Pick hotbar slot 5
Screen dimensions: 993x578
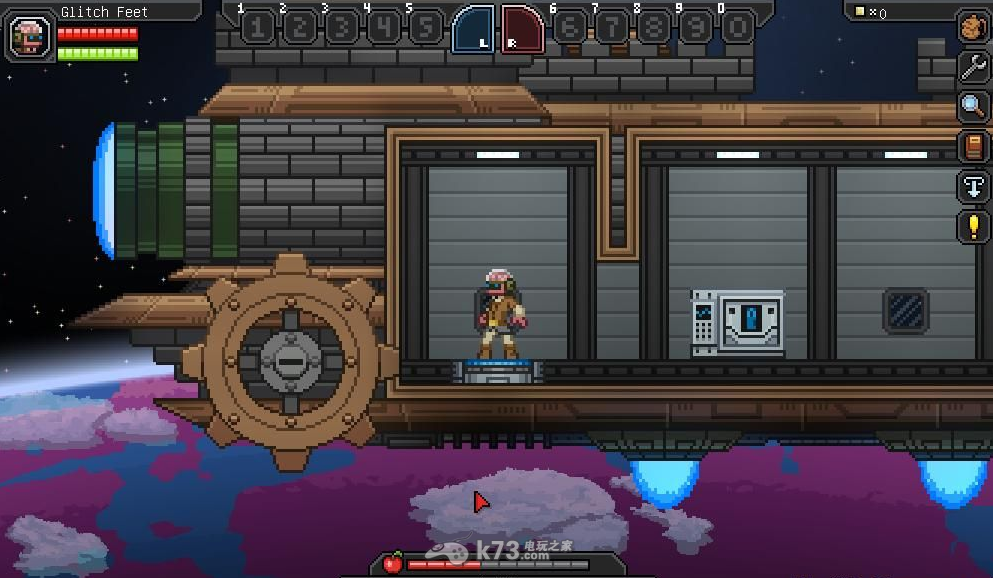(425, 27)
